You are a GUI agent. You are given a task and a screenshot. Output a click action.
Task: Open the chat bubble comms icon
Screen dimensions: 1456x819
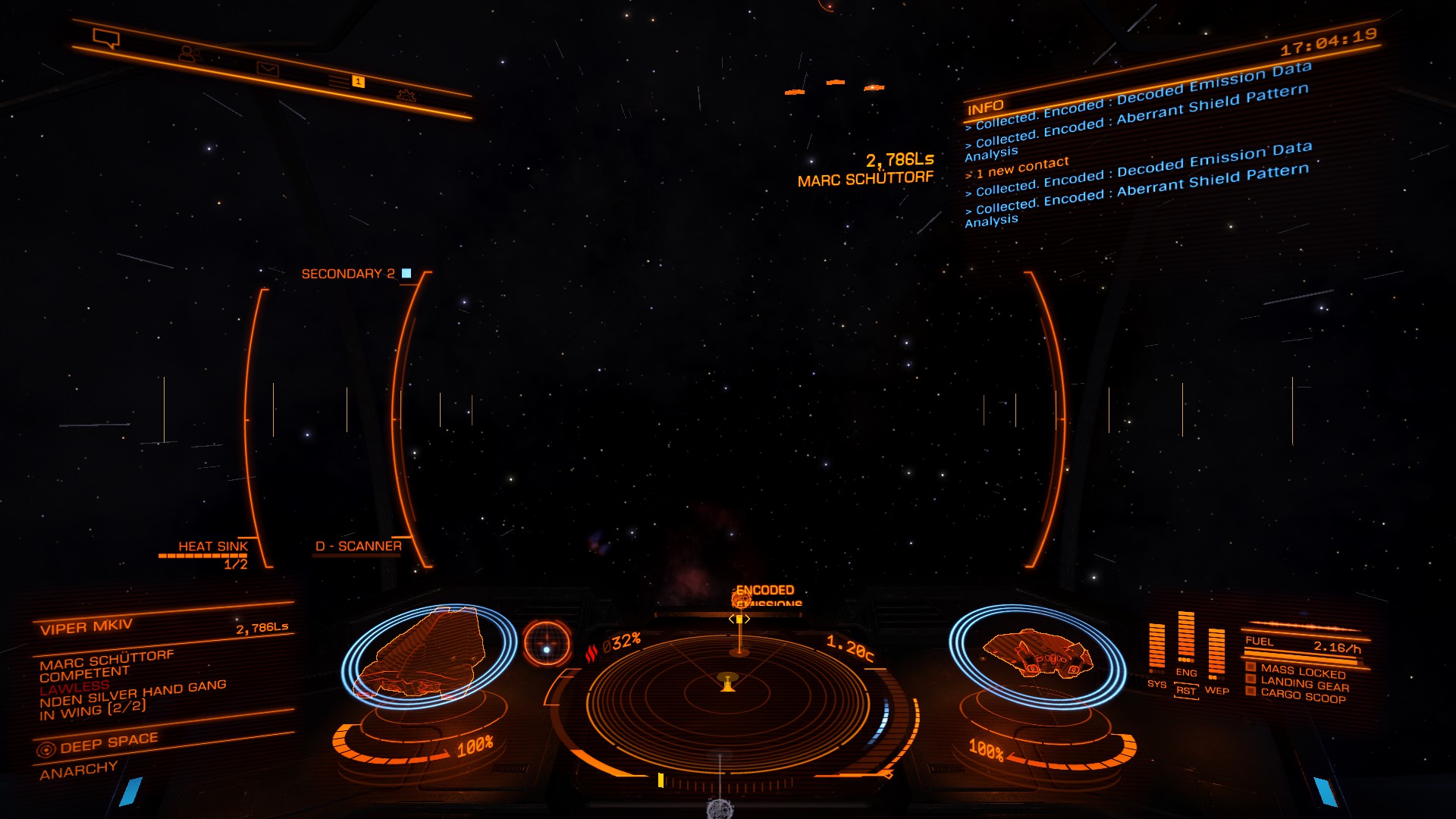[x=105, y=38]
